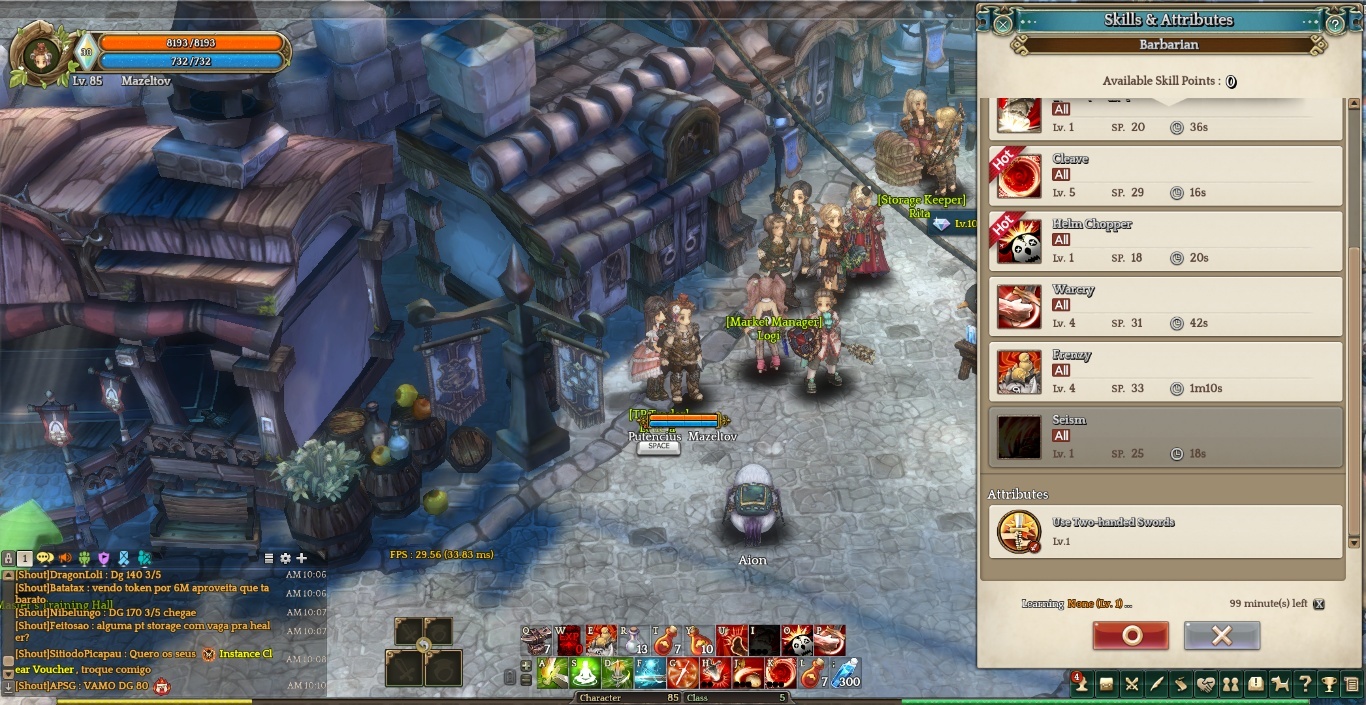This screenshot has height=705, width=1366.
Task: Add a new chat tab with plus
Action: (301, 558)
